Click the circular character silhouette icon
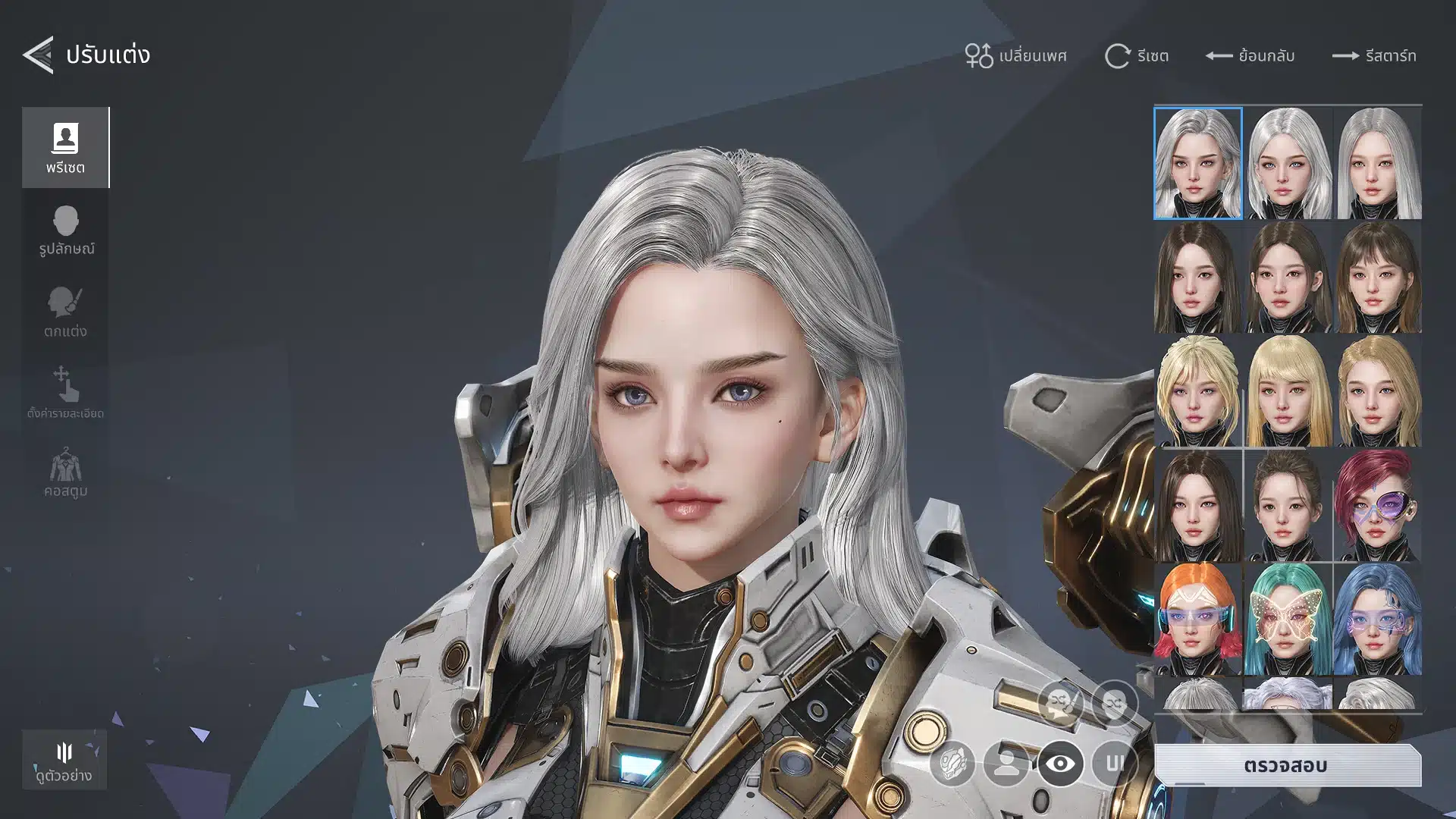Image resolution: width=1456 pixels, height=819 pixels. (x=1006, y=763)
